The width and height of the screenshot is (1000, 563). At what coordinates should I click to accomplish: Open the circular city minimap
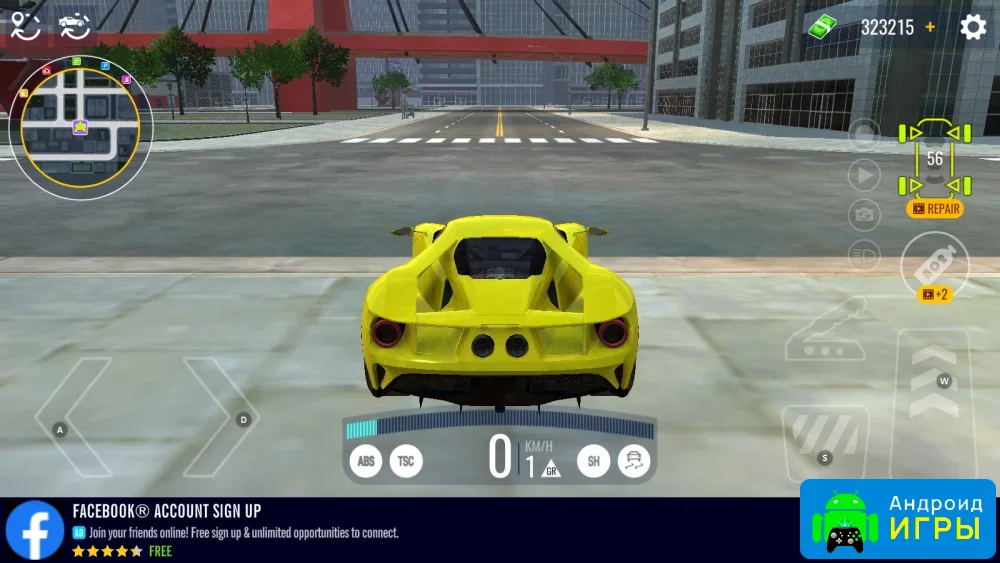(x=80, y=127)
